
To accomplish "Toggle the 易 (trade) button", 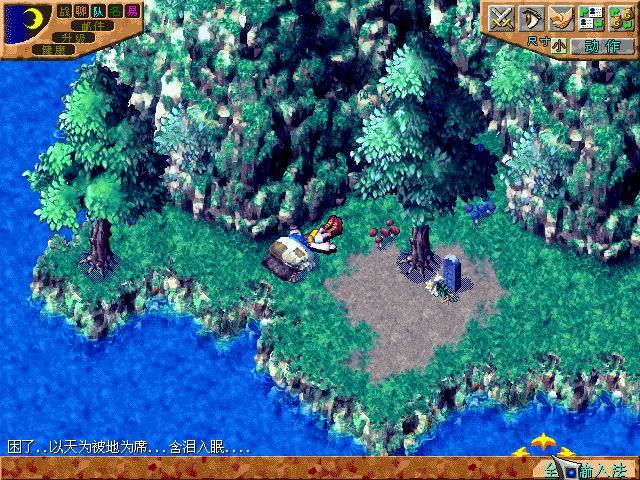I will click(x=133, y=10).
